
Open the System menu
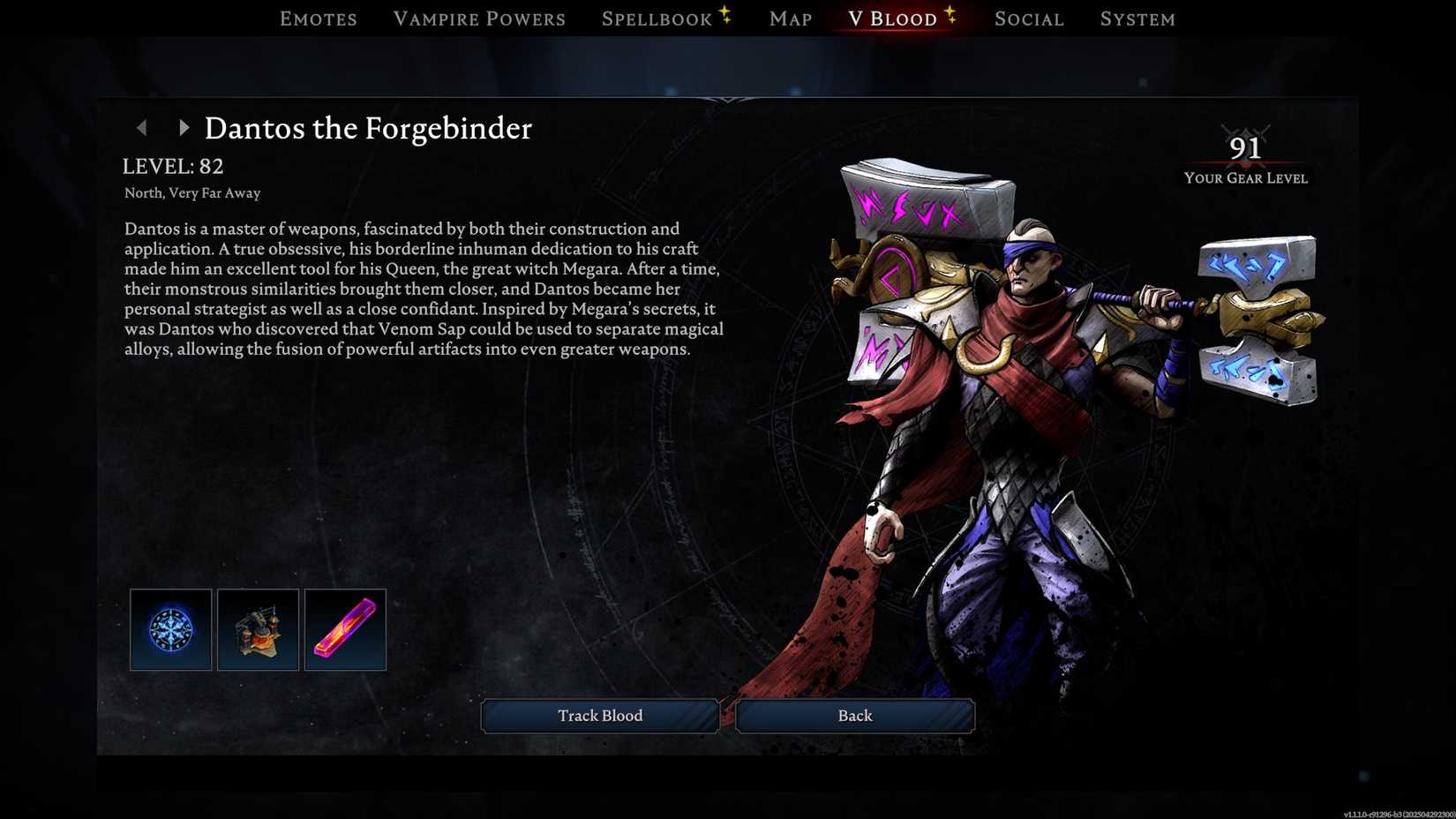coord(1137,18)
